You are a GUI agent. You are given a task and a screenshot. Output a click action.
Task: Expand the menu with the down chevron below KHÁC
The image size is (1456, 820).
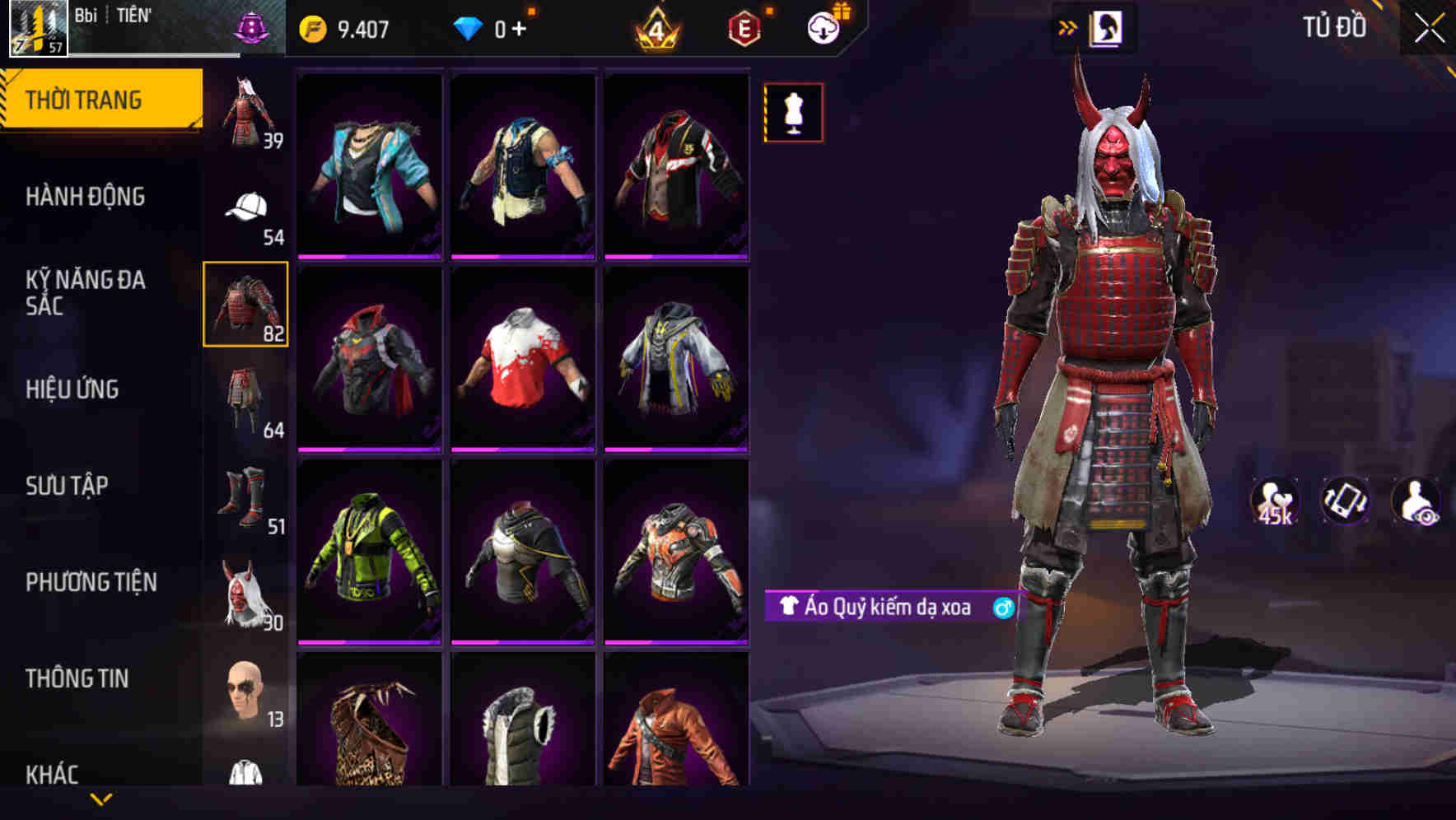pyautogui.click(x=101, y=798)
